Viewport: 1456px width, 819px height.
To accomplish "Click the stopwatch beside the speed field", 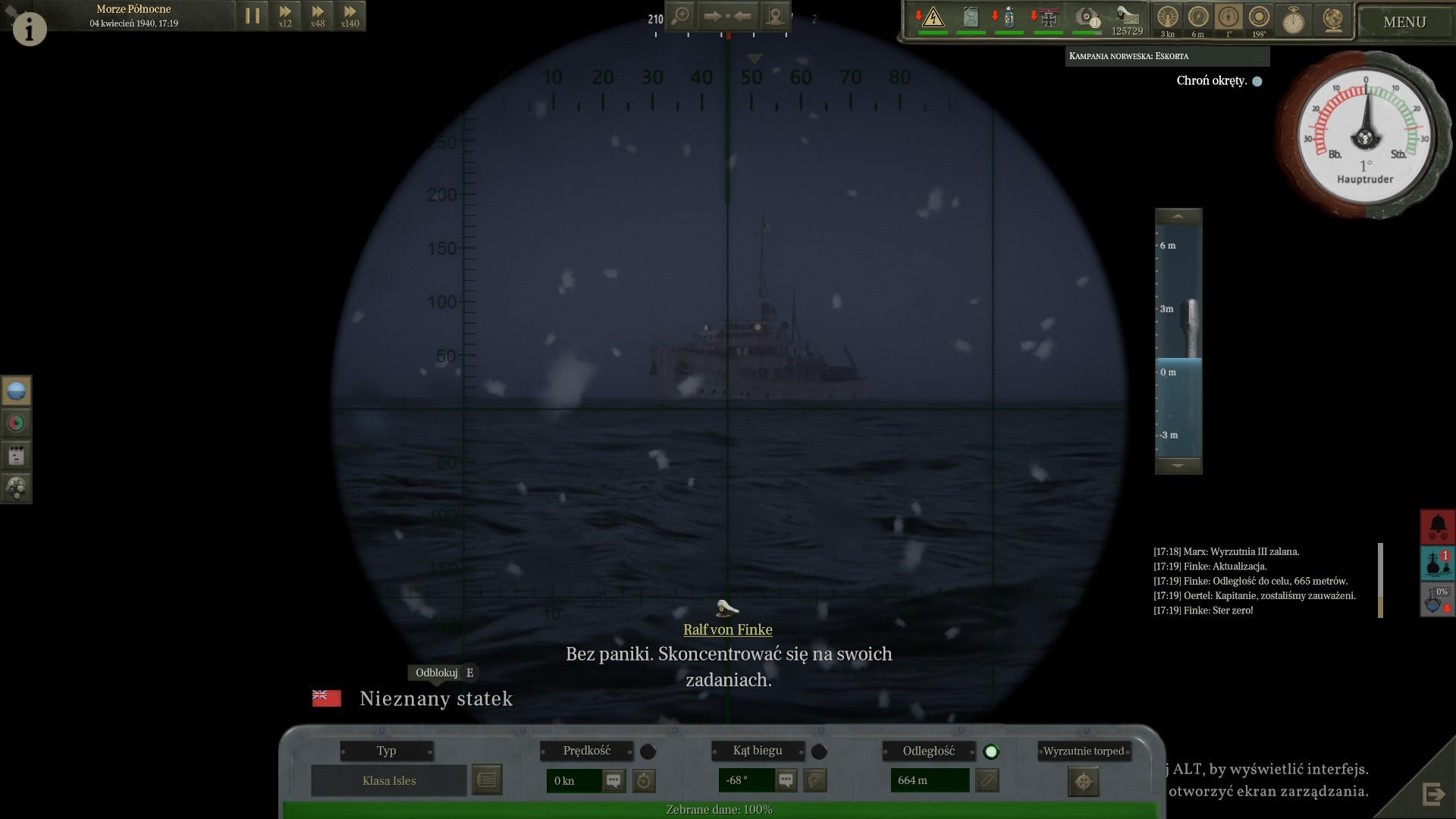I will point(644,780).
